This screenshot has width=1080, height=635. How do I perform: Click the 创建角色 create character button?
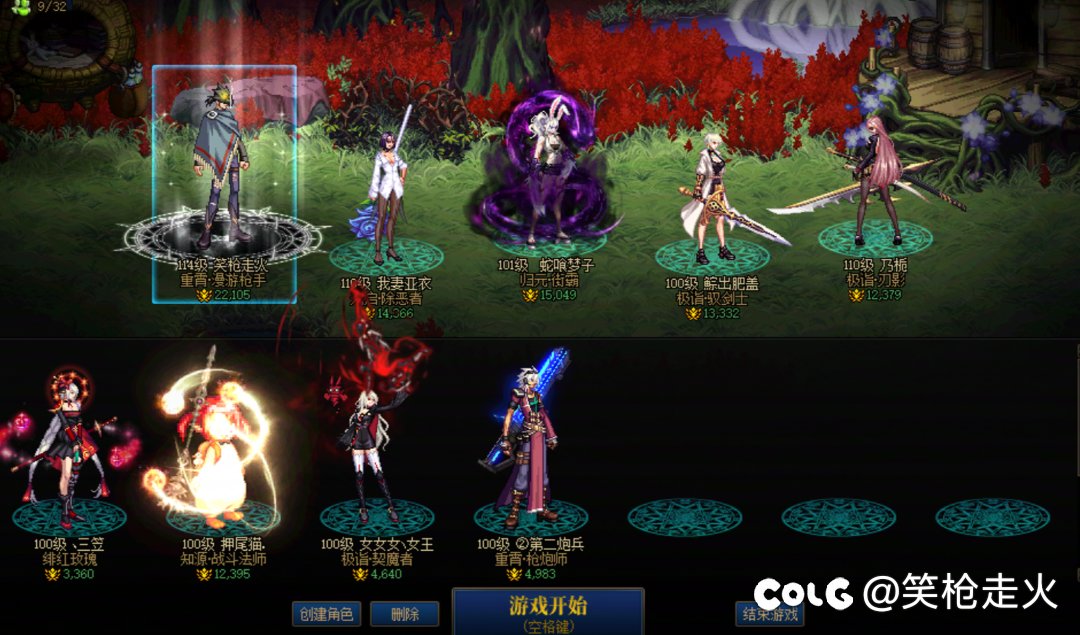tap(326, 614)
